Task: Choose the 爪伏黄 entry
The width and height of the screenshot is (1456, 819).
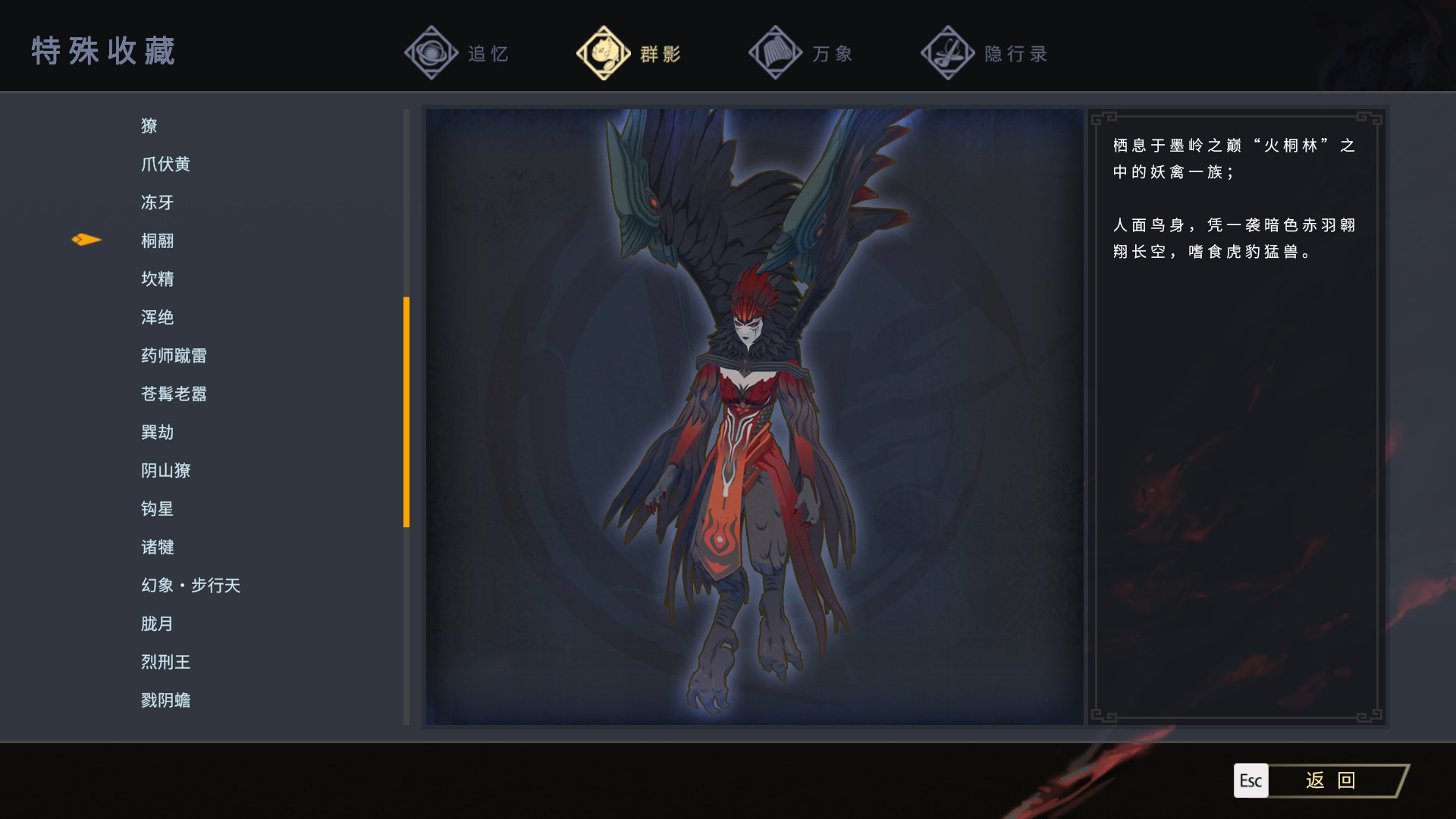Action: tap(165, 164)
